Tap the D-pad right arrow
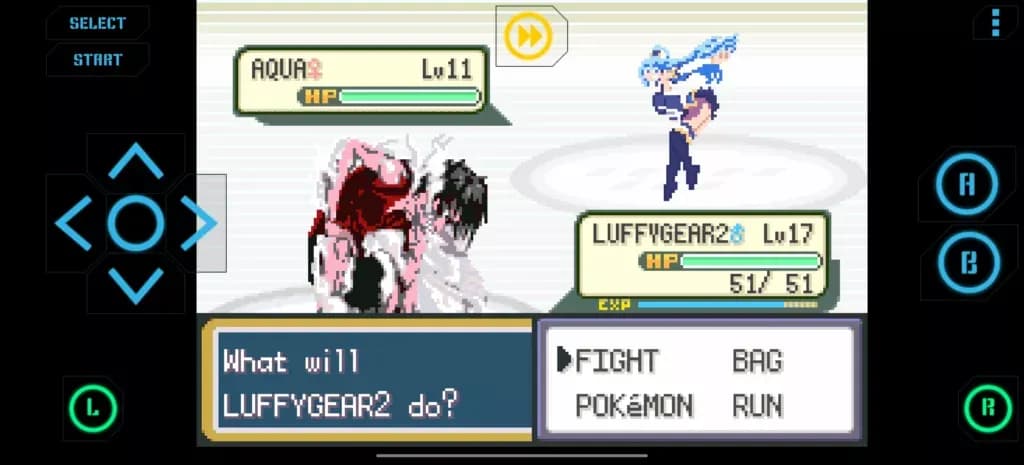 [x=199, y=223]
